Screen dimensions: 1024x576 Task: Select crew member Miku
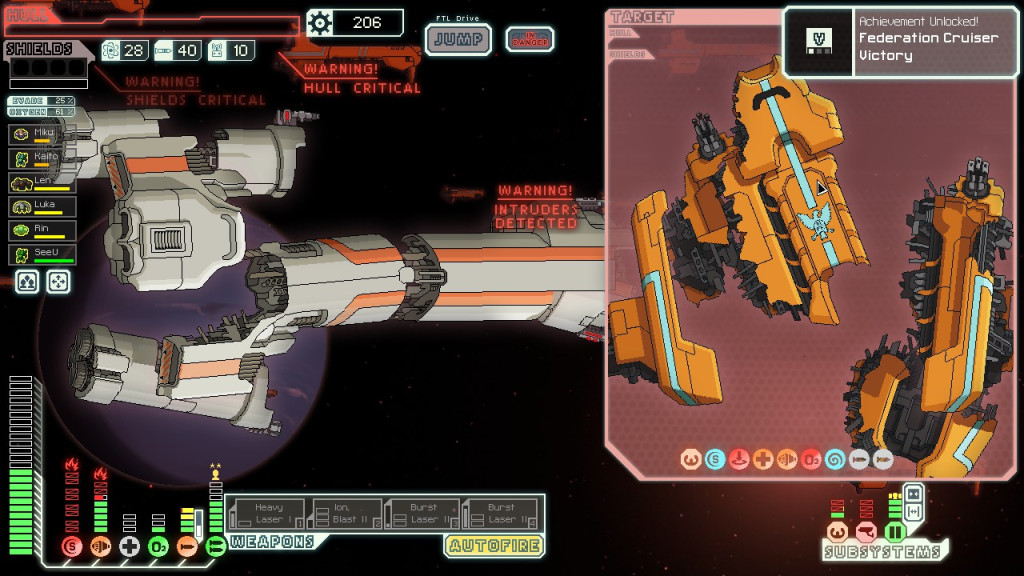tap(42, 134)
